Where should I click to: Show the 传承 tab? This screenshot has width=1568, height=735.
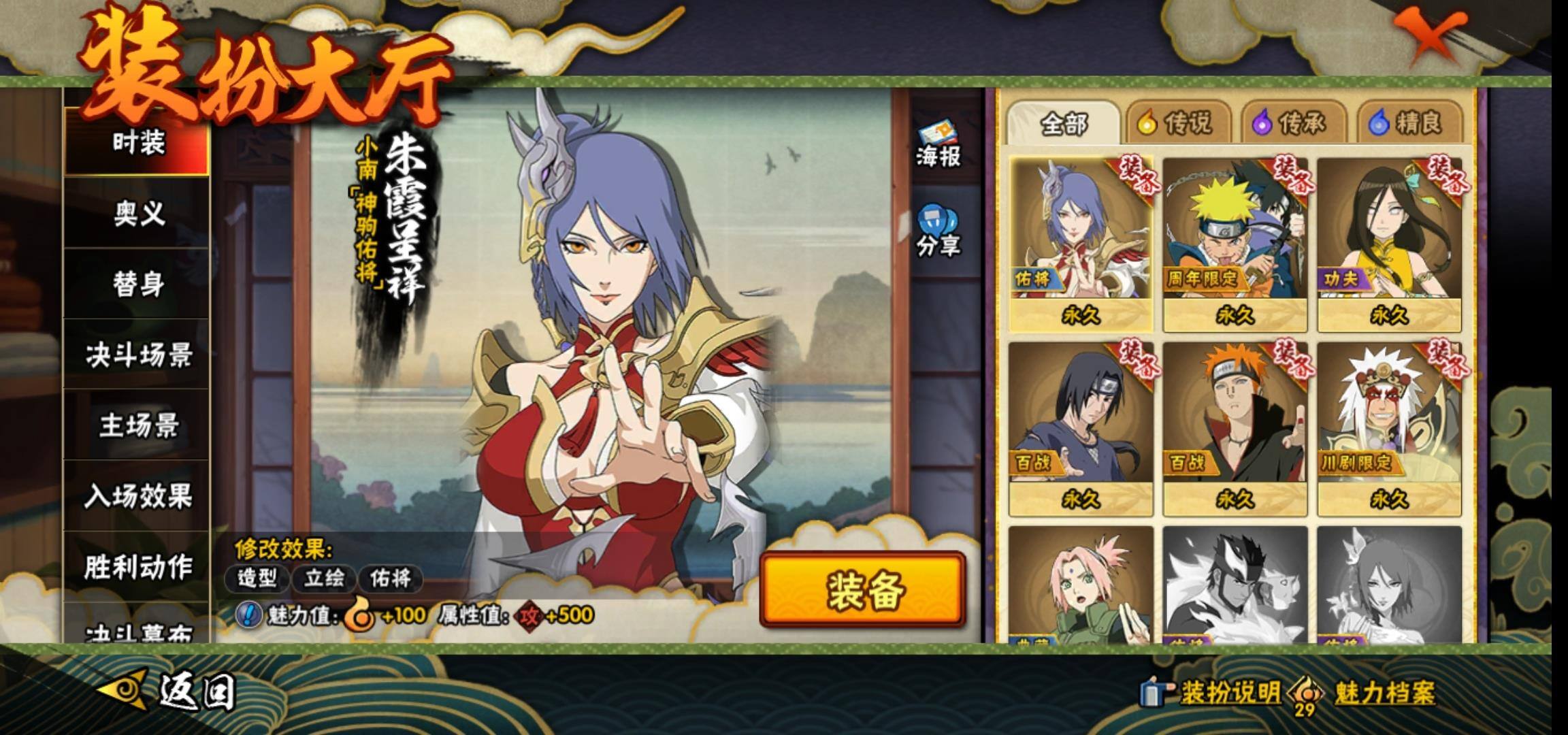(1291, 124)
